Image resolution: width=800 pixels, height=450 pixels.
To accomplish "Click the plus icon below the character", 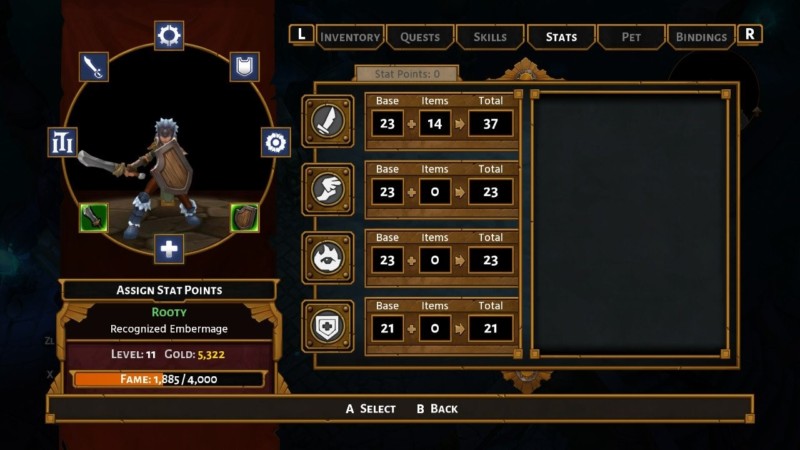I will coord(169,248).
